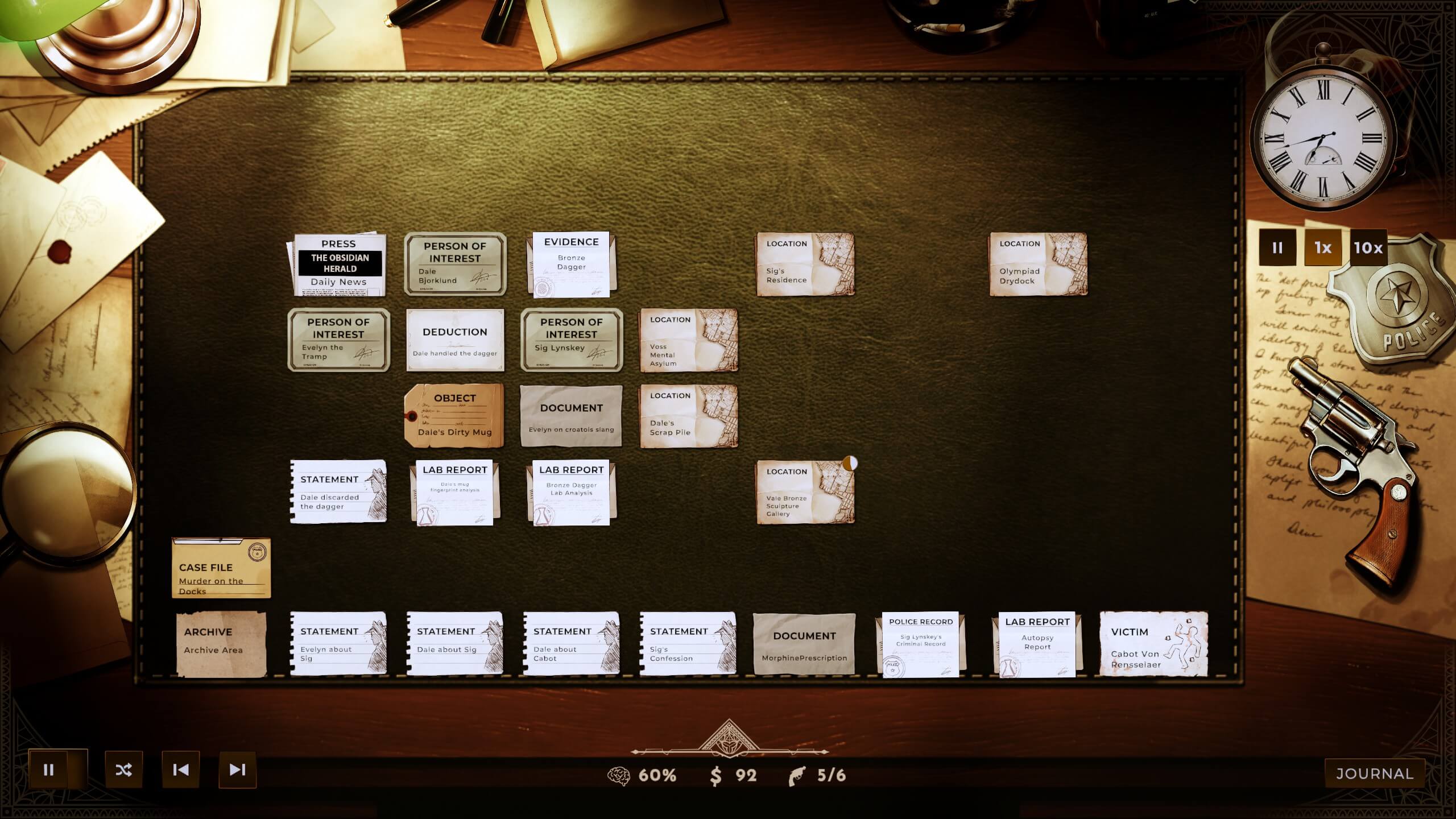Select Sig's Confession statement card

tap(689, 643)
